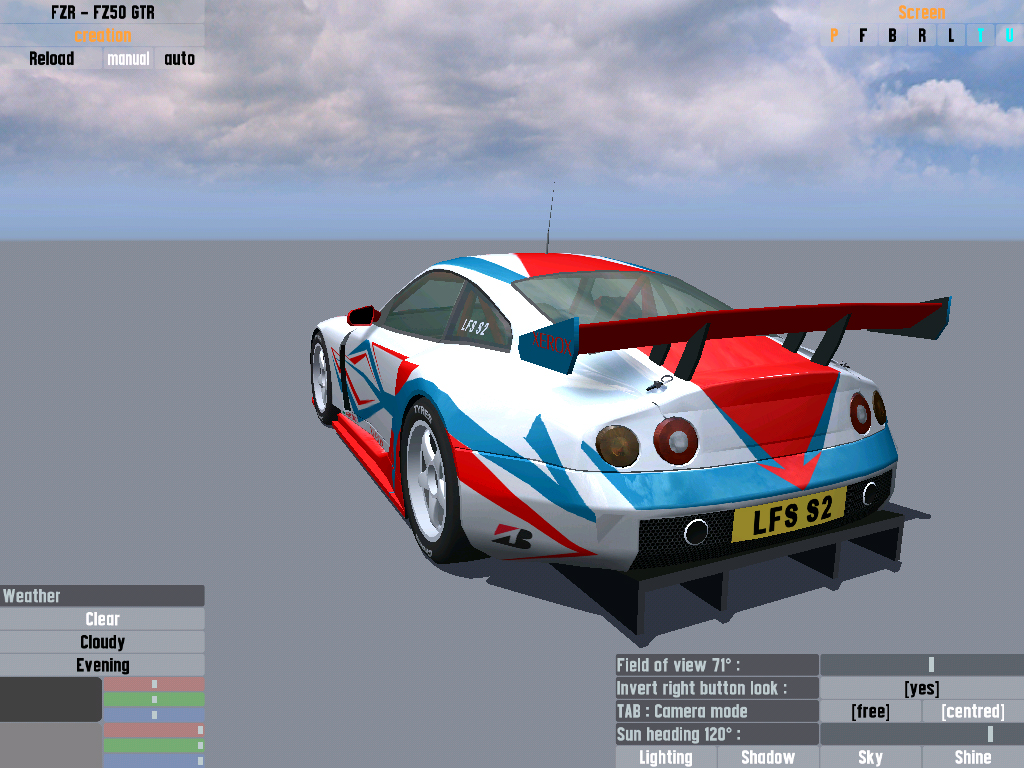Switch camera mode to free
Image resolution: width=1024 pixels, height=768 pixels.
[x=870, y=711]
